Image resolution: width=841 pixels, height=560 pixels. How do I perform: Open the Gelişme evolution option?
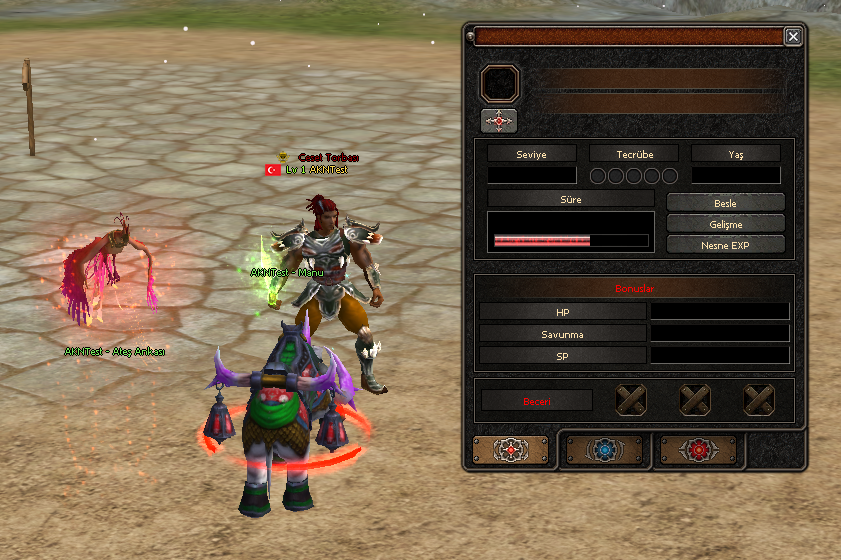725,223
